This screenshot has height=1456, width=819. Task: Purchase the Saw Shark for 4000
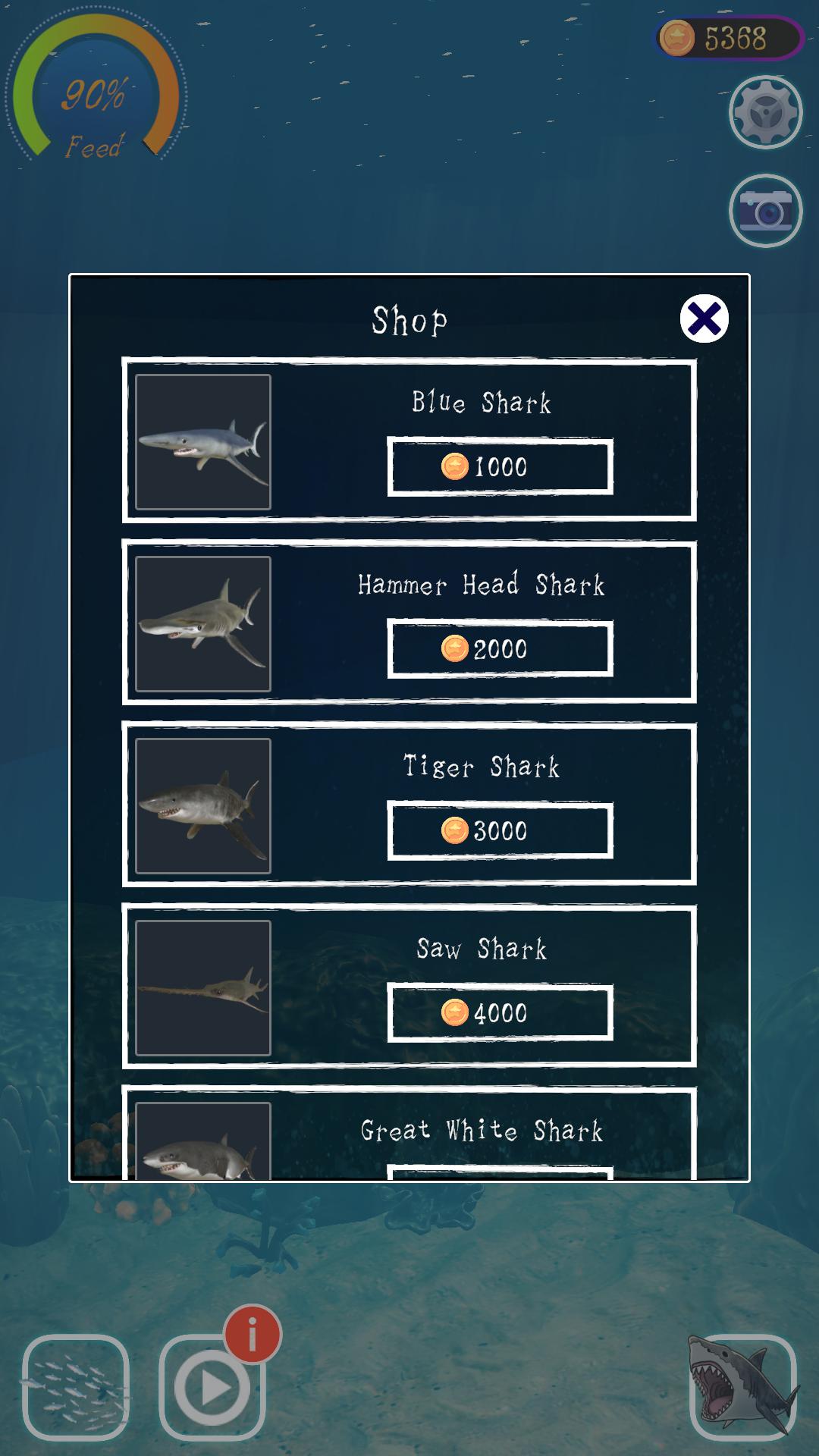[500, 1012]
